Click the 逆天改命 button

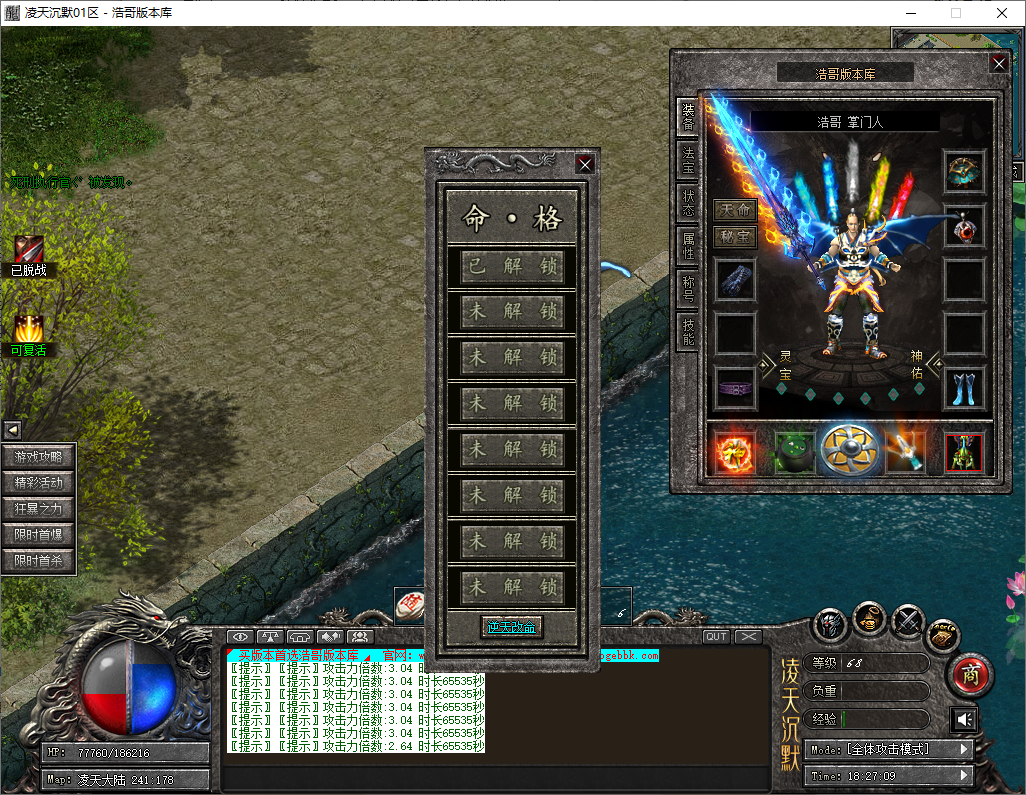point(512,627)
